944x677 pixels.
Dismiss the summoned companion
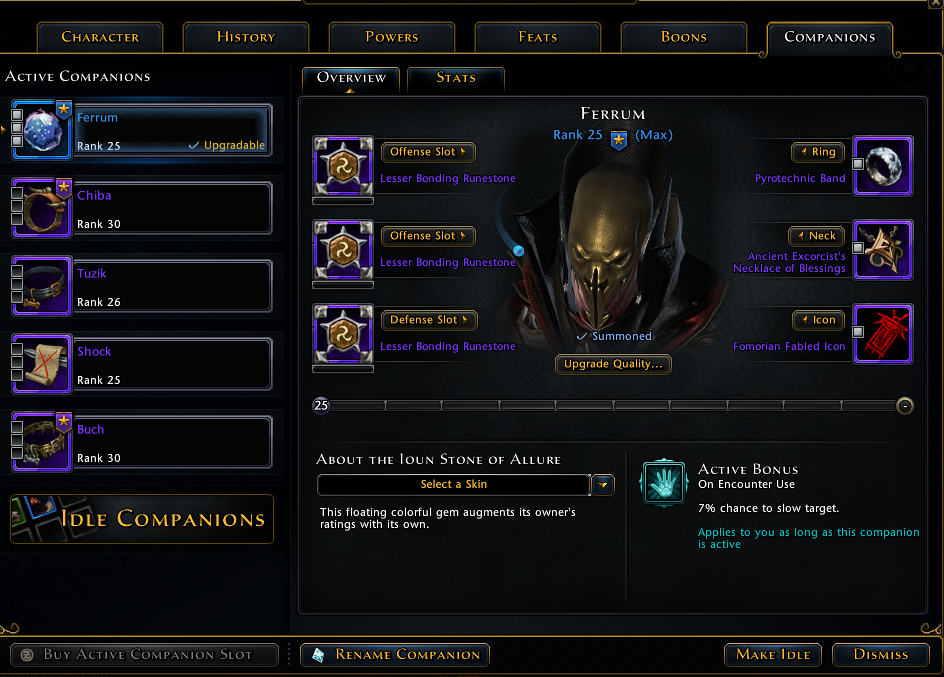click(881, 655)
